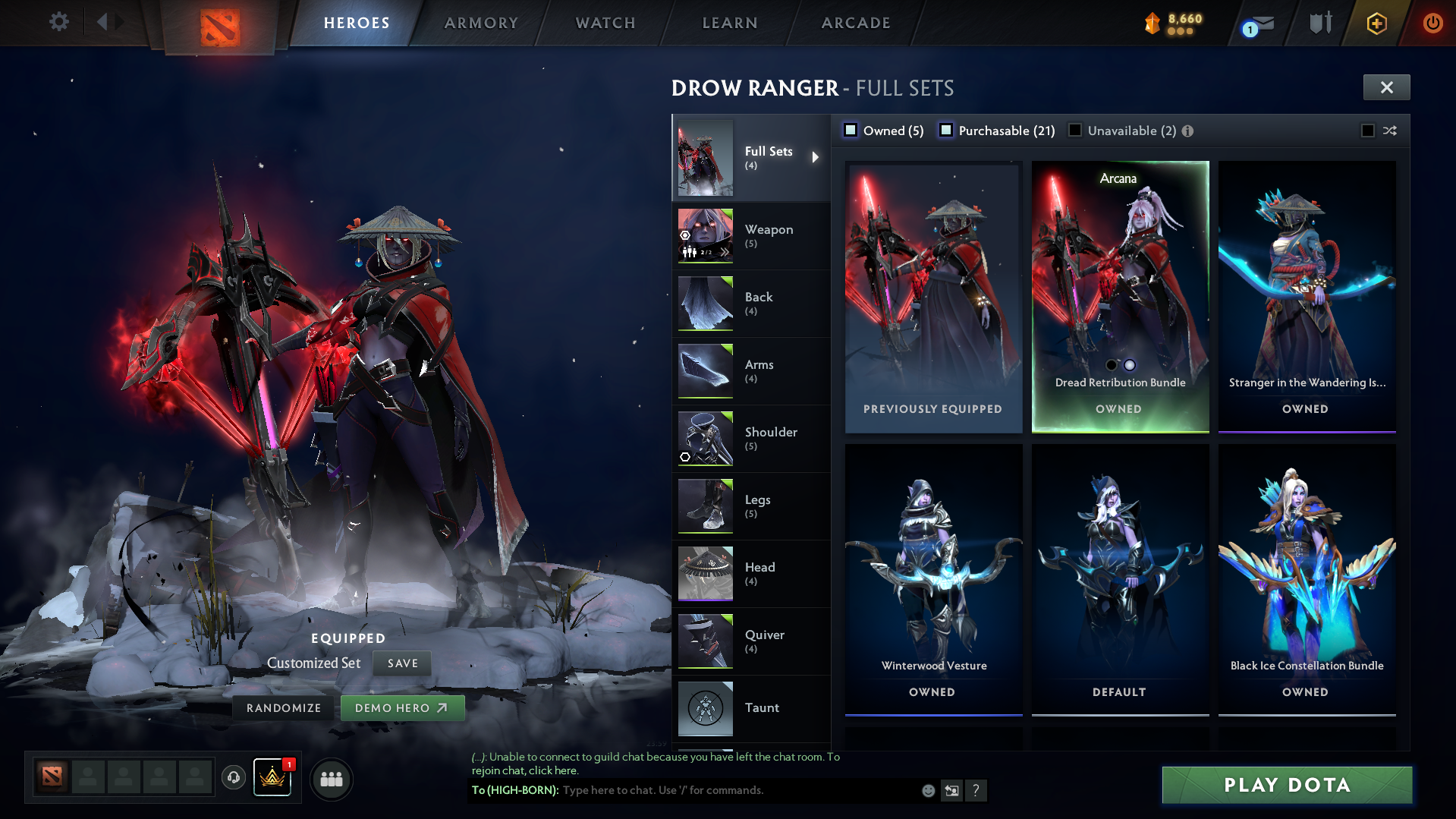
Task: Open the Armory tab
Action: 481,23
